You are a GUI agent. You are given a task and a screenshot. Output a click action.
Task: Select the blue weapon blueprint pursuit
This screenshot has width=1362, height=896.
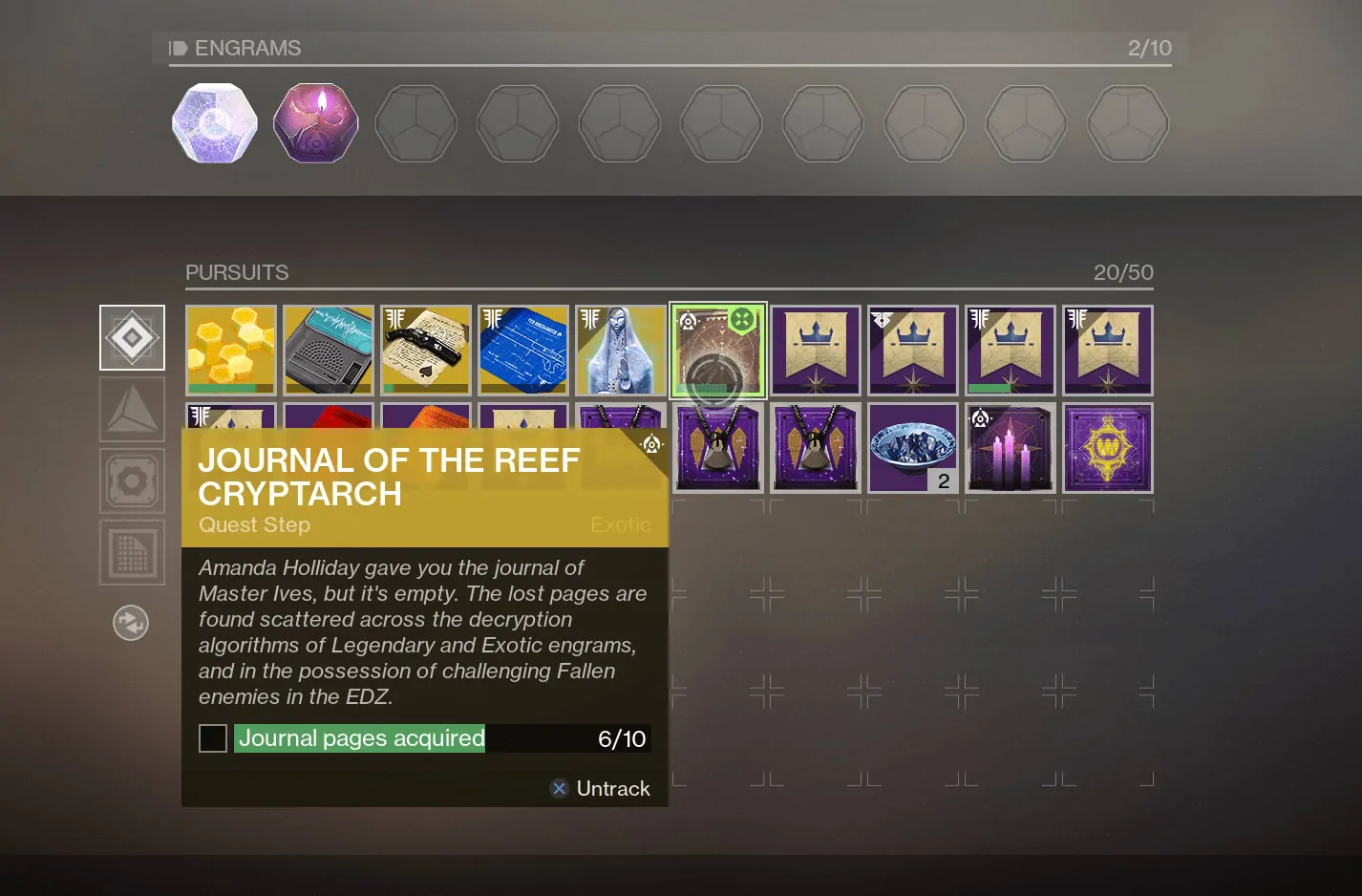coord(522,350)
